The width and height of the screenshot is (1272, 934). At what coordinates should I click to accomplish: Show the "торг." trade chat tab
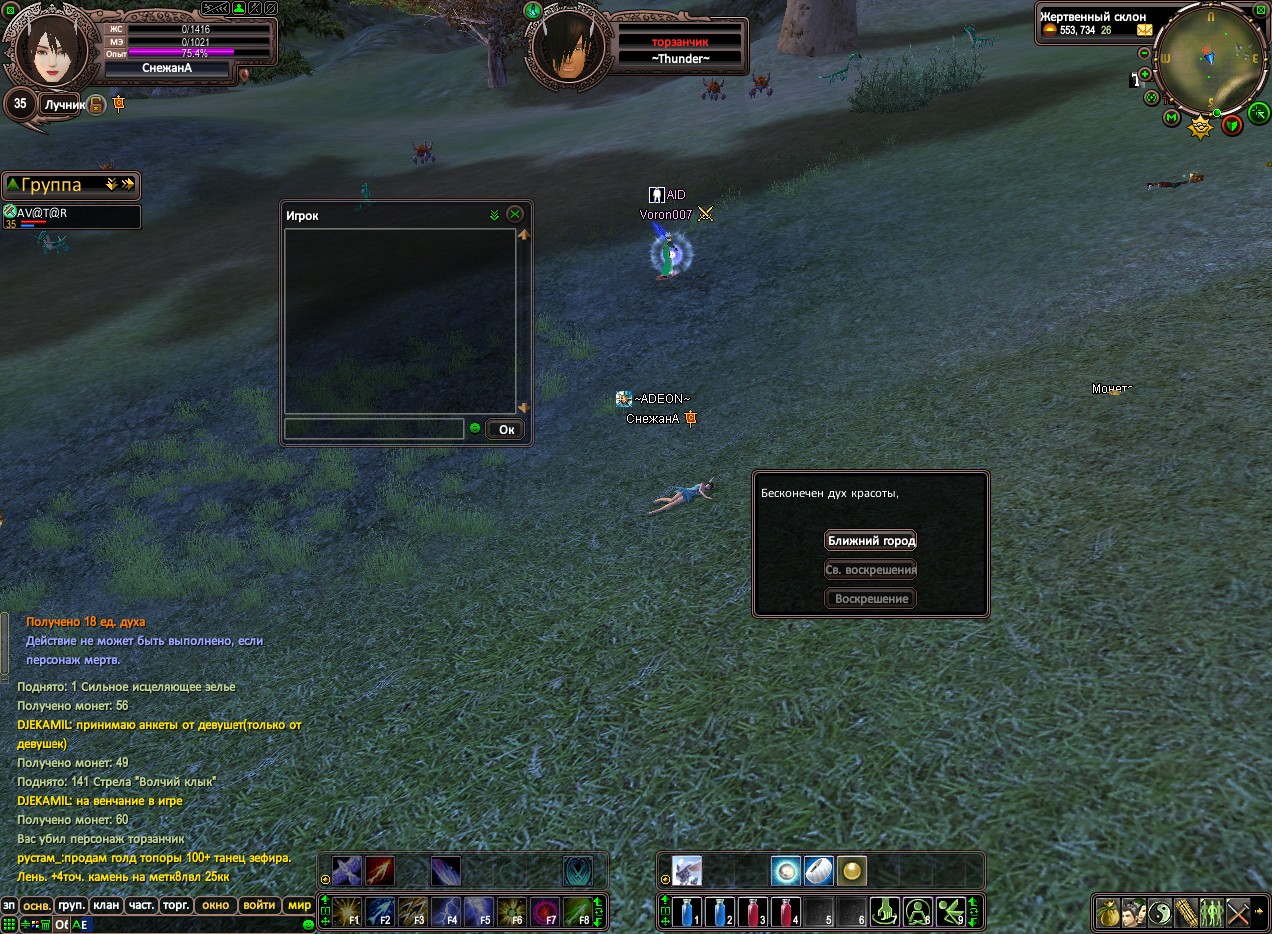click(x=176, y=905)
